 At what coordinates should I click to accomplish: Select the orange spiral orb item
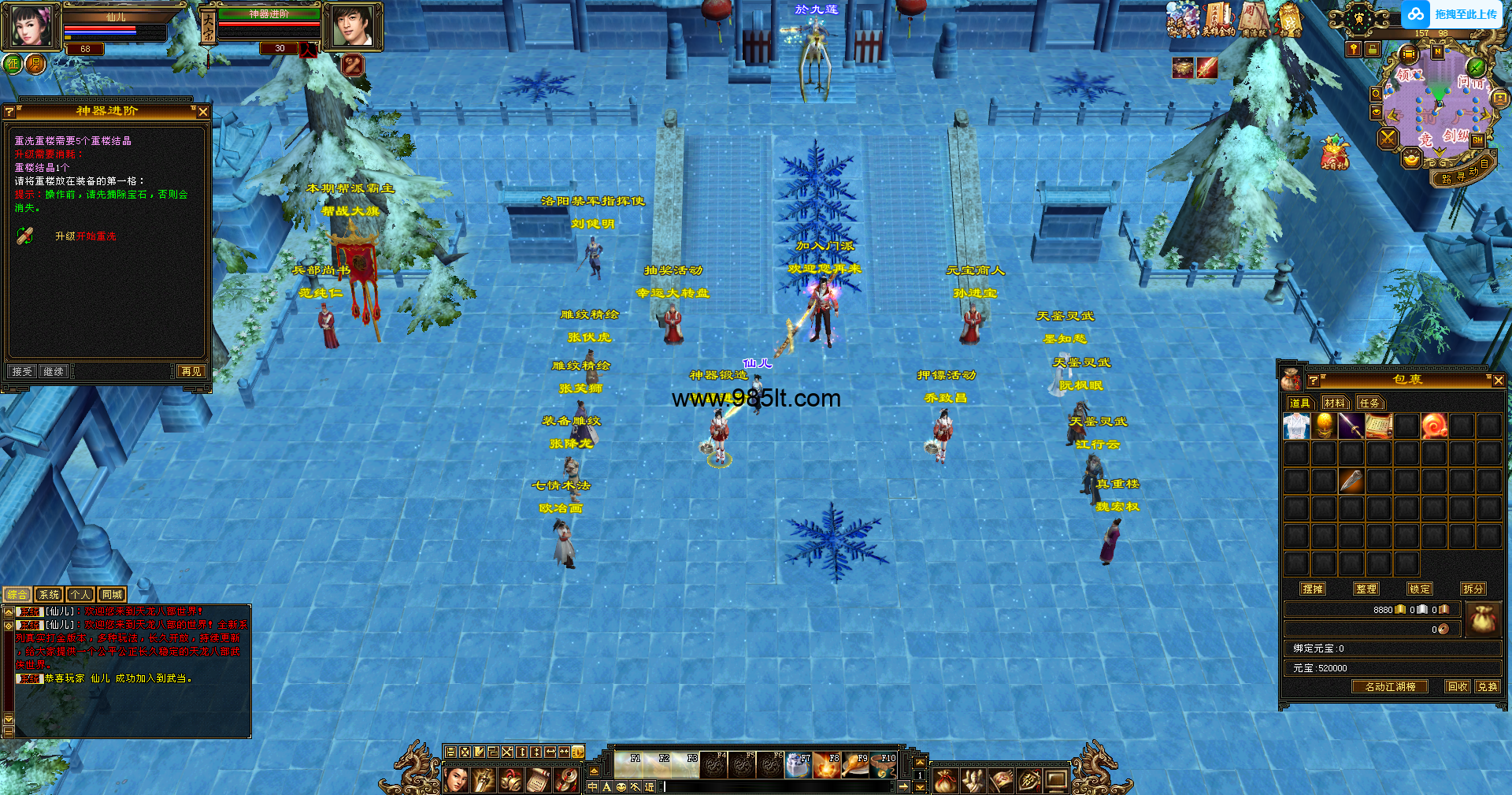tap(1434, 426)
